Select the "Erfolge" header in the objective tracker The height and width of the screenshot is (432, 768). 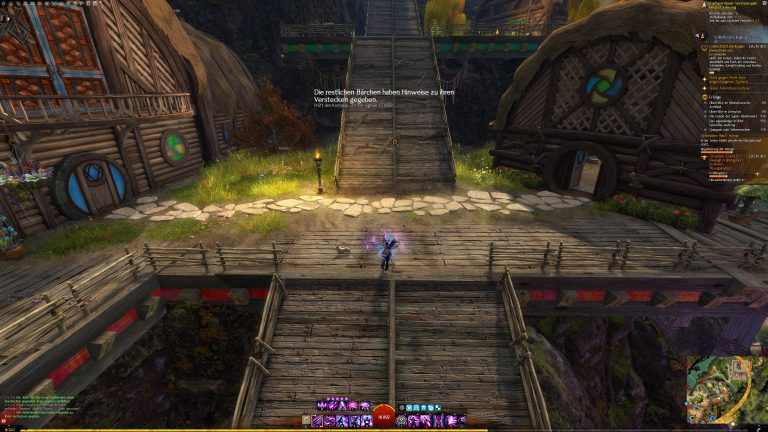[707, 95]
